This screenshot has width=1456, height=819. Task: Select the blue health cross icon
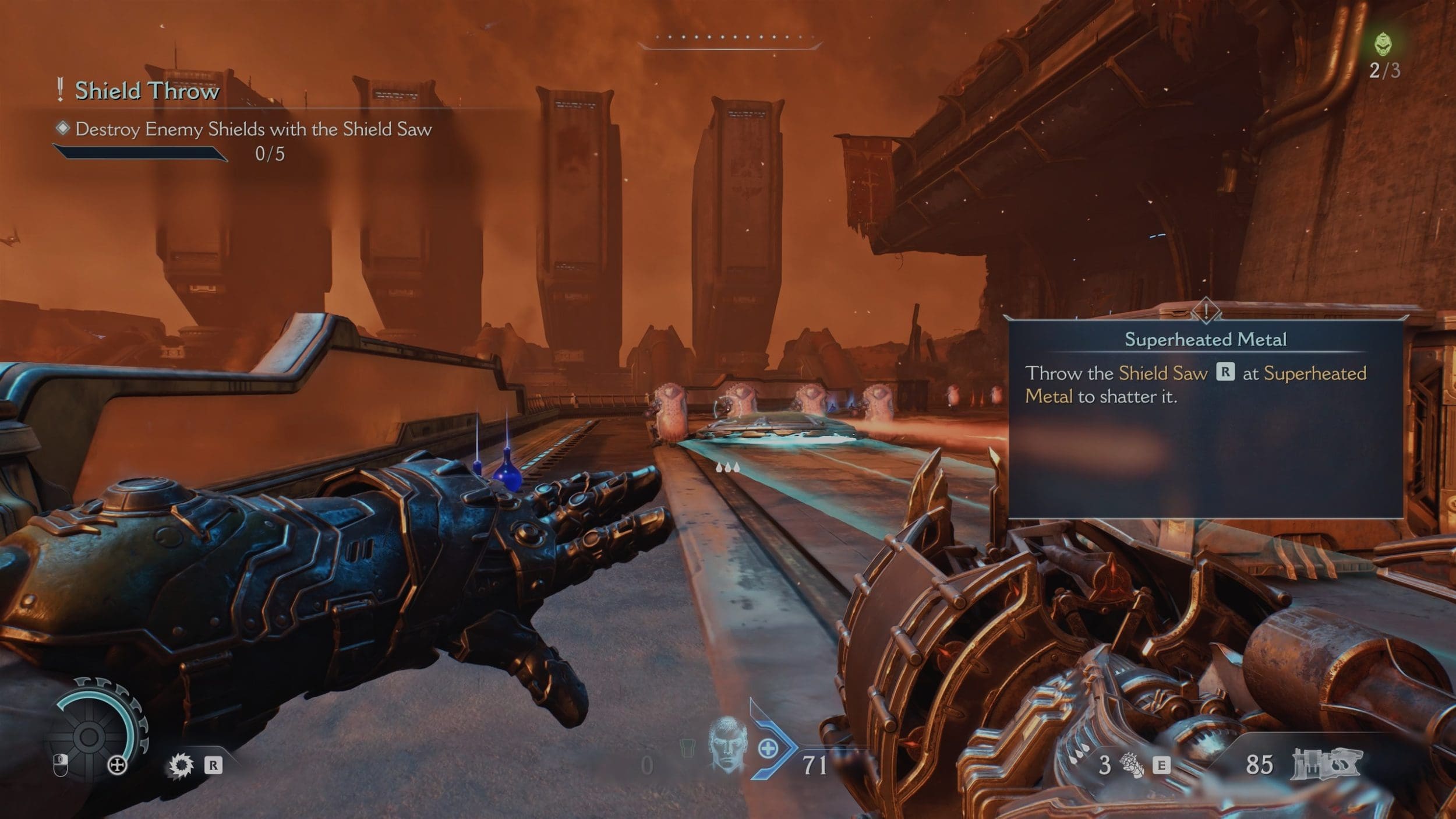768,749
